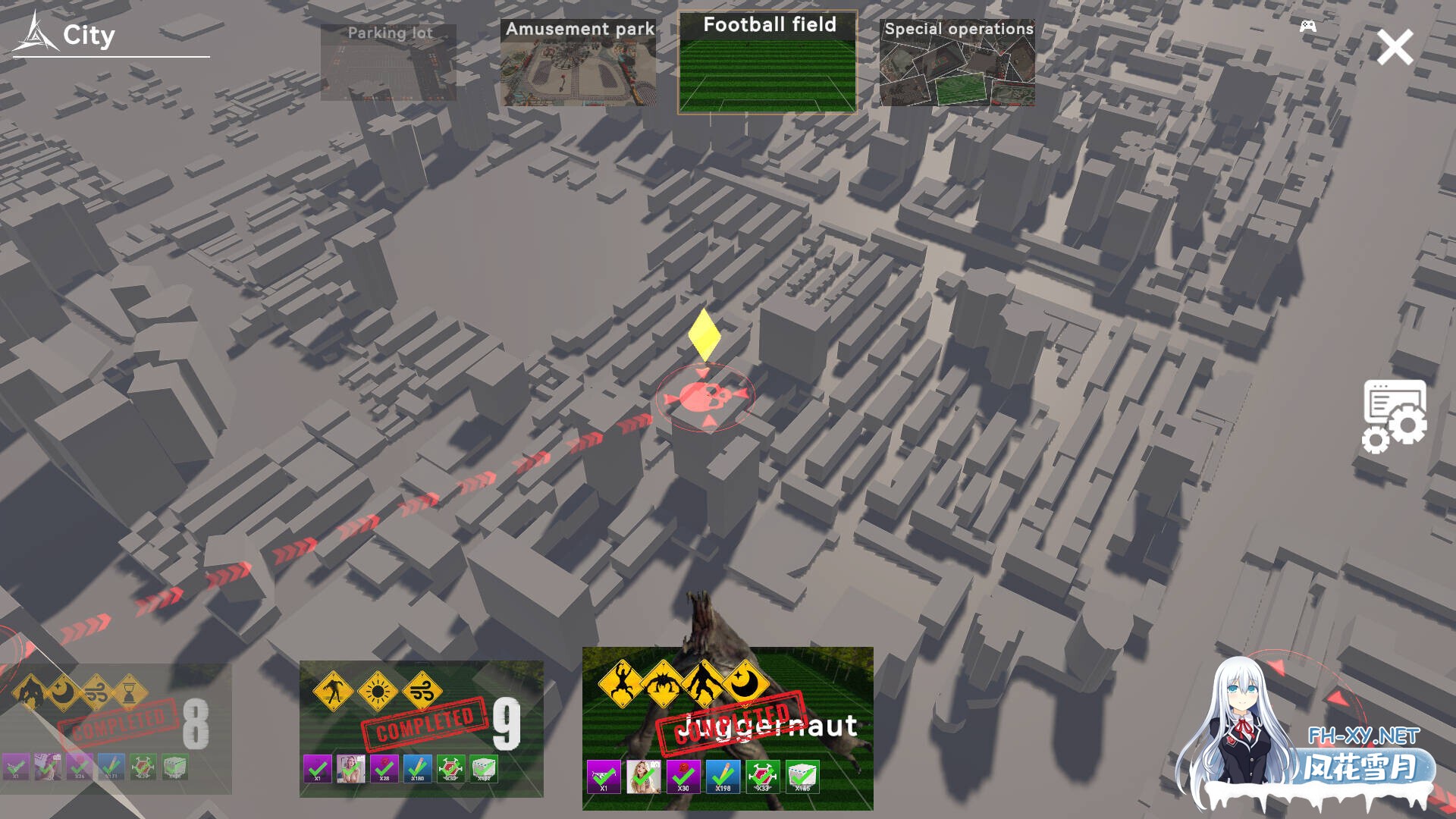Open the Football field location
The image size is (1456, 819).
point(767,63)
